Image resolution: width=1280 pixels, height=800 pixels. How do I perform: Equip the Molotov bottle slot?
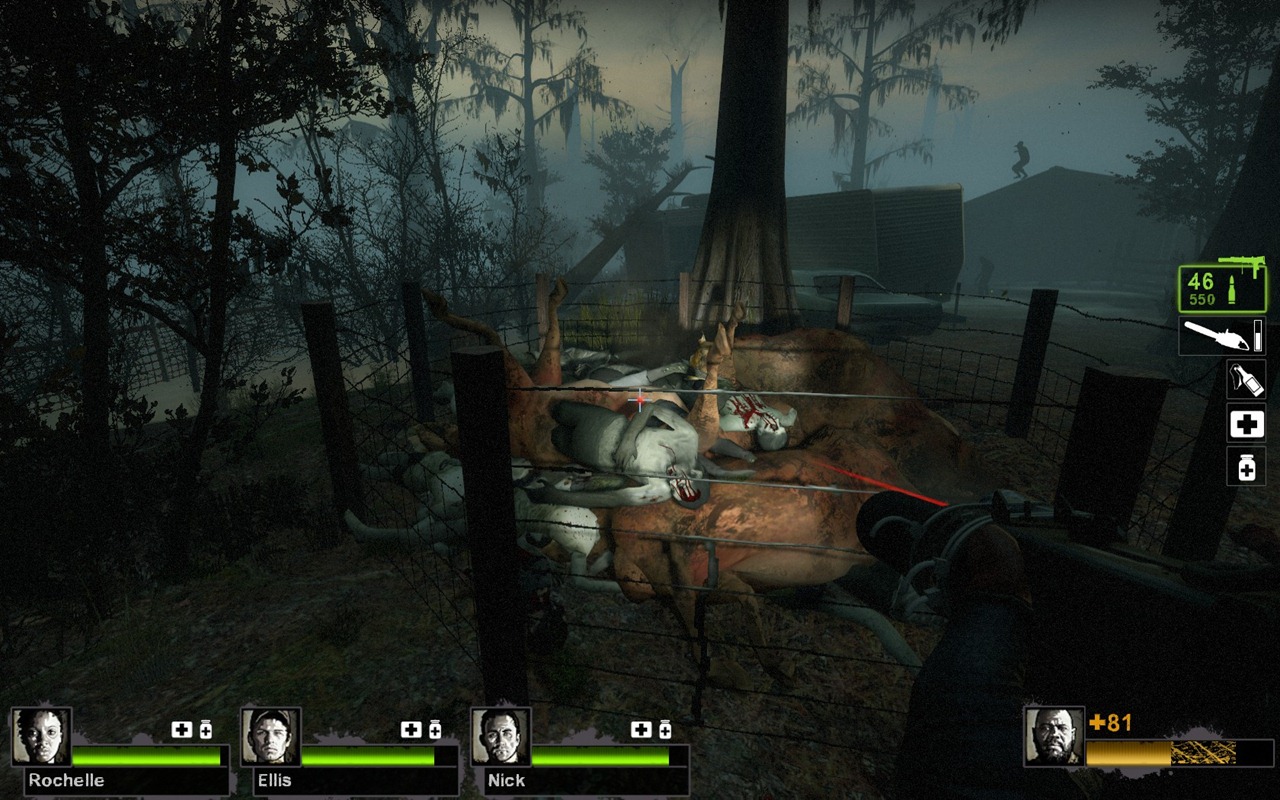click(x=1246, y=379)
